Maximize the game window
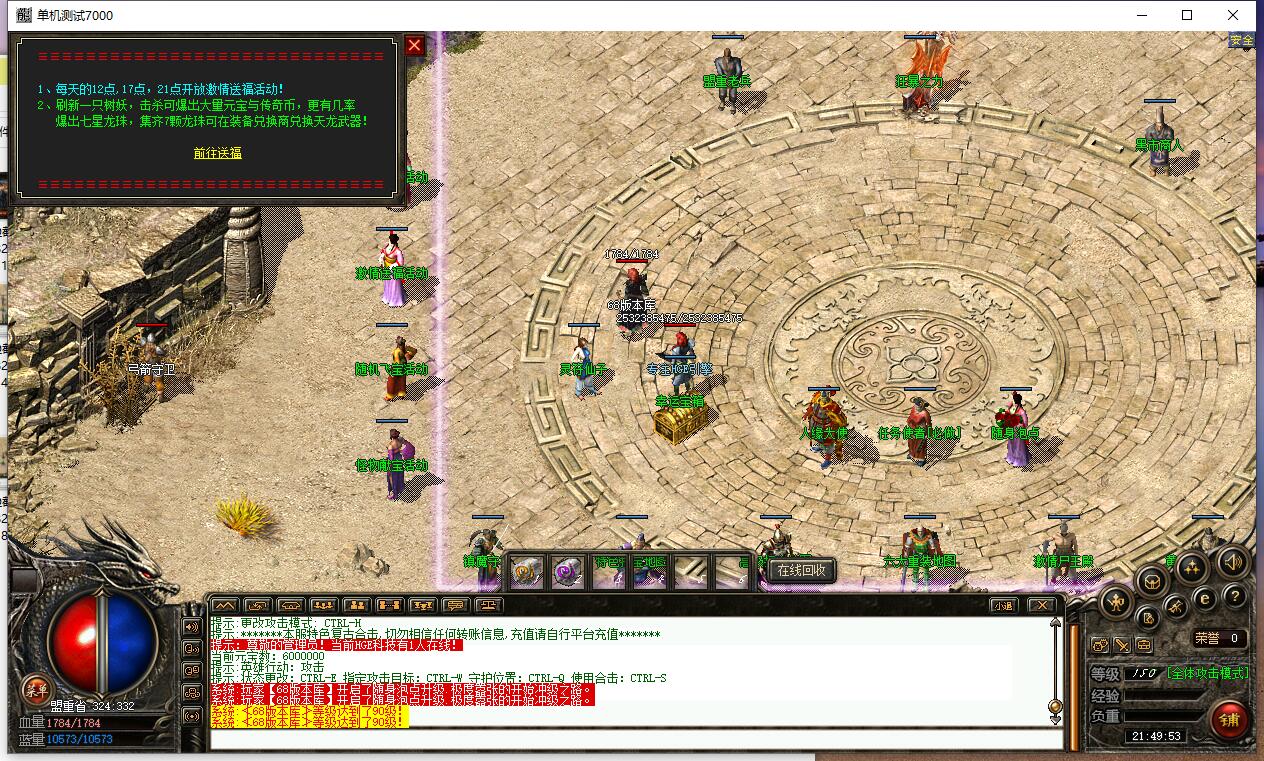The width and height of the screenshot is (1264, 761). [x=1187, y=15]
